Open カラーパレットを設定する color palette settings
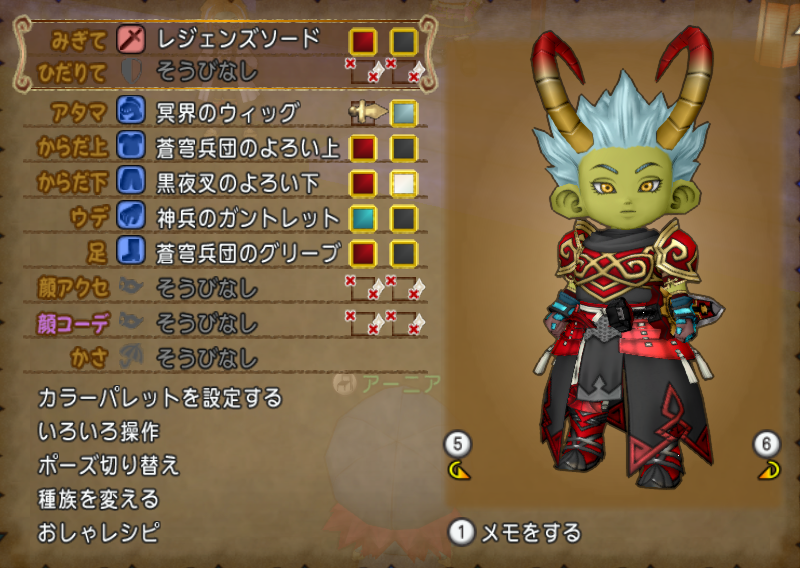The height and width of the screenshot is (568, 800). [x=160, y=398]
